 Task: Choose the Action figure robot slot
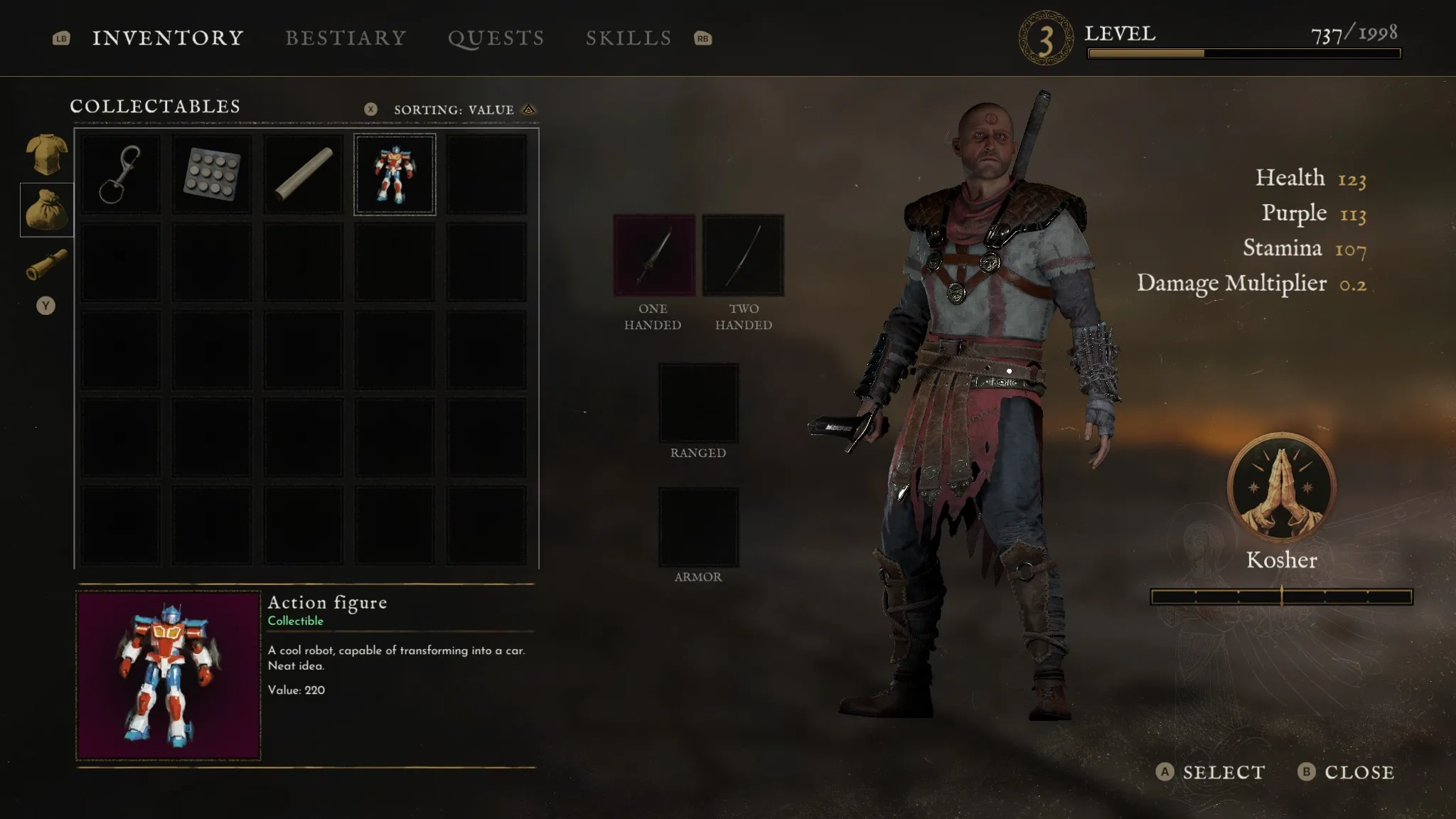395,174
